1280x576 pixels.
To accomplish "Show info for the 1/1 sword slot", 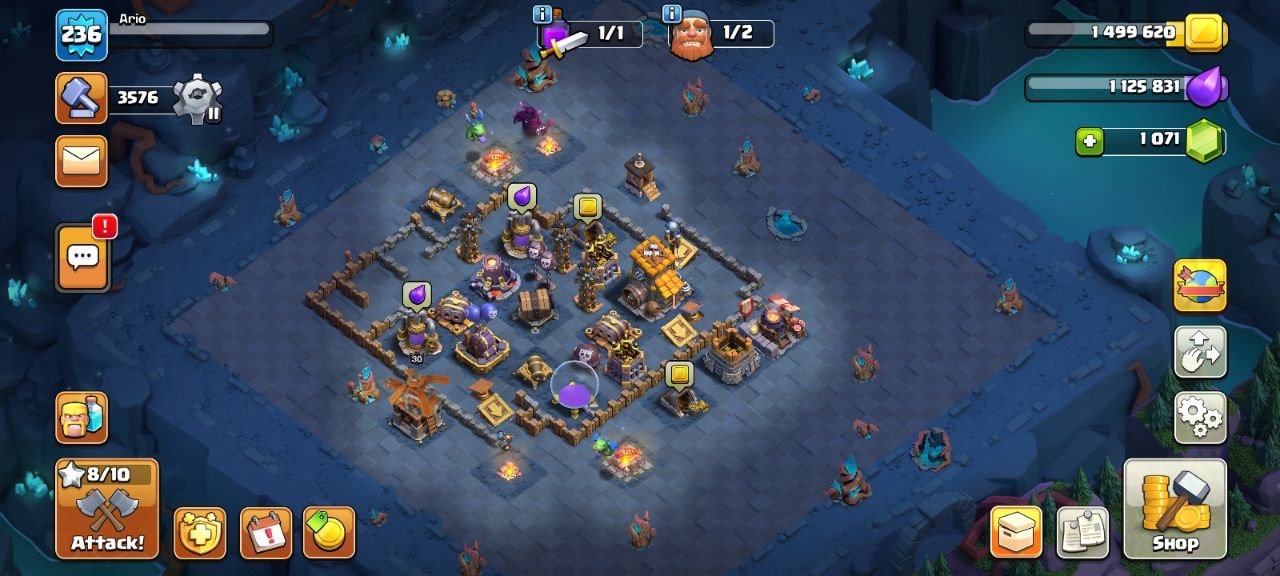I will 543,14.
